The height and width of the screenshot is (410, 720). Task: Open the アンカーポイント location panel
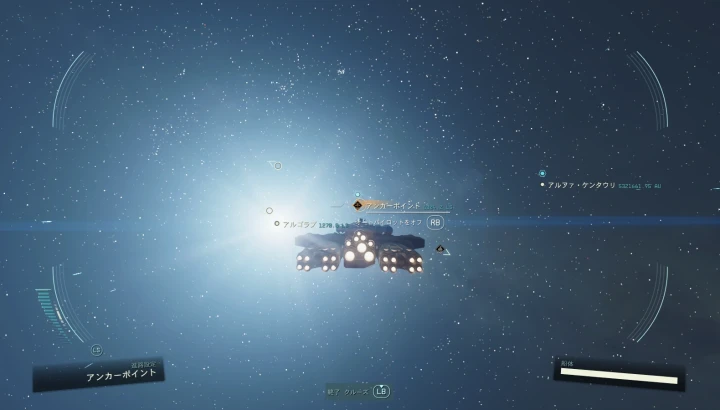[100, 375]
